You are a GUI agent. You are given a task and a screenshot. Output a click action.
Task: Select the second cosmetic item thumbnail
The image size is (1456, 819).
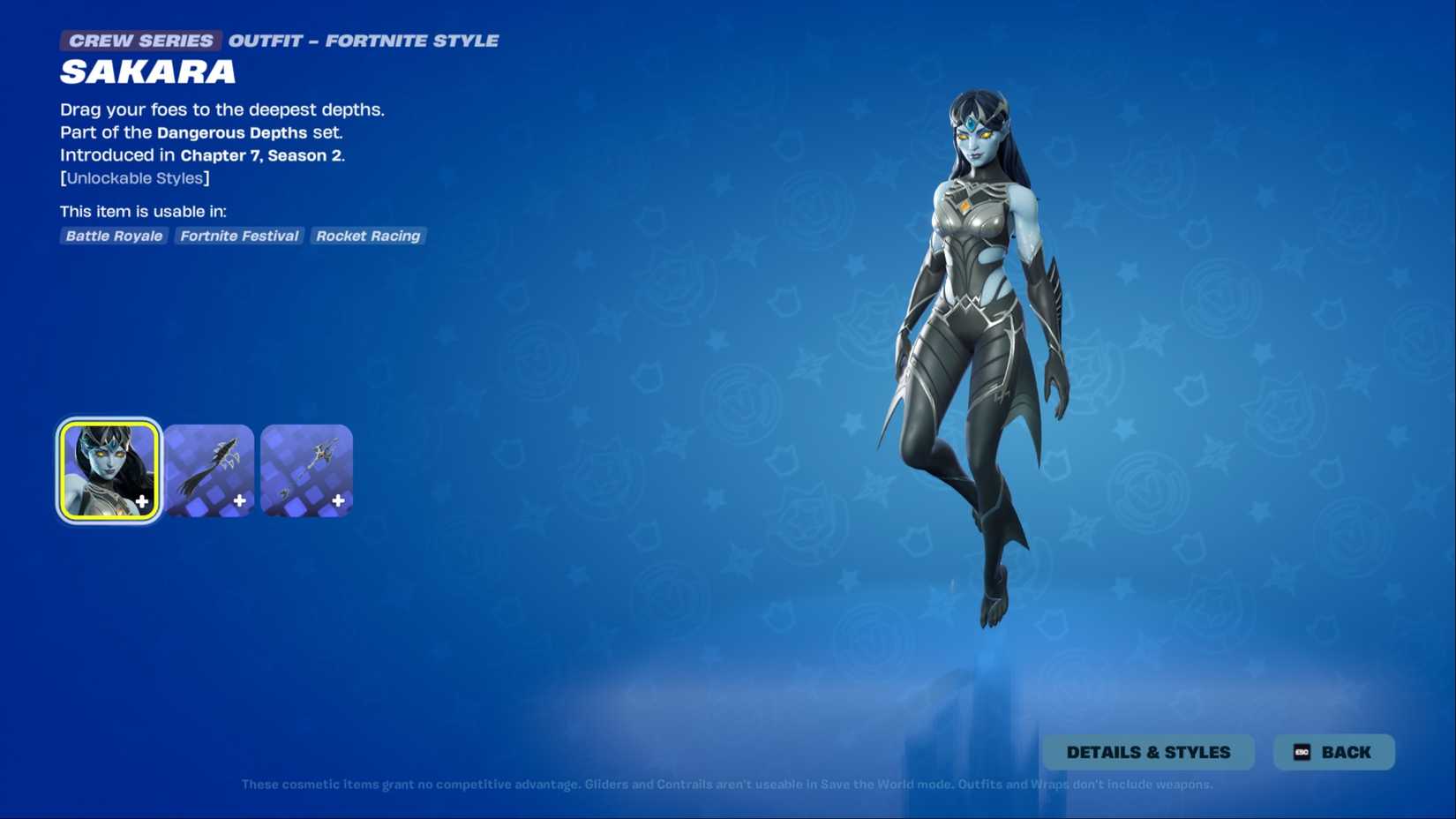(209, 470)
